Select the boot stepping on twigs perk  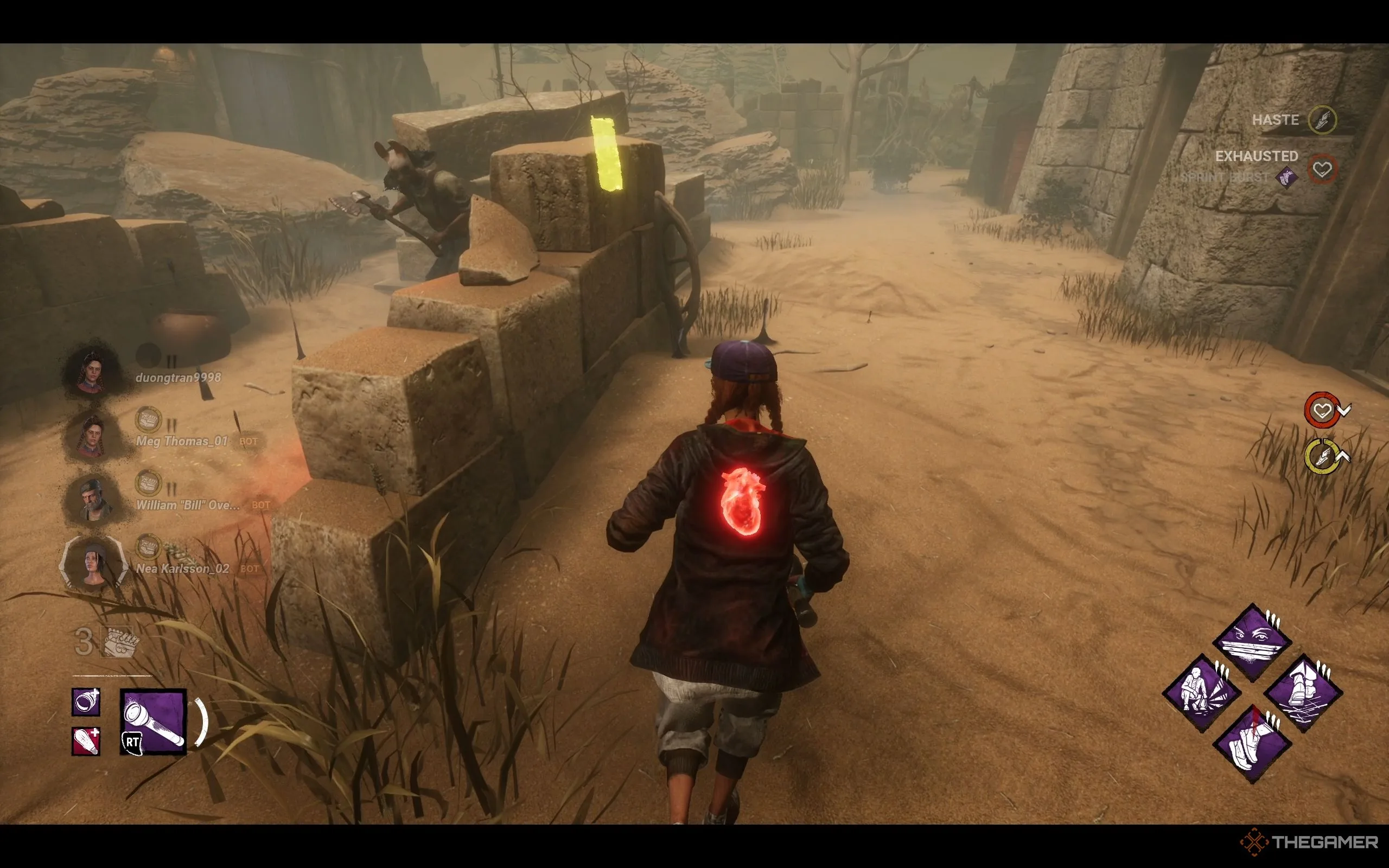click(x=1303, y=693)
